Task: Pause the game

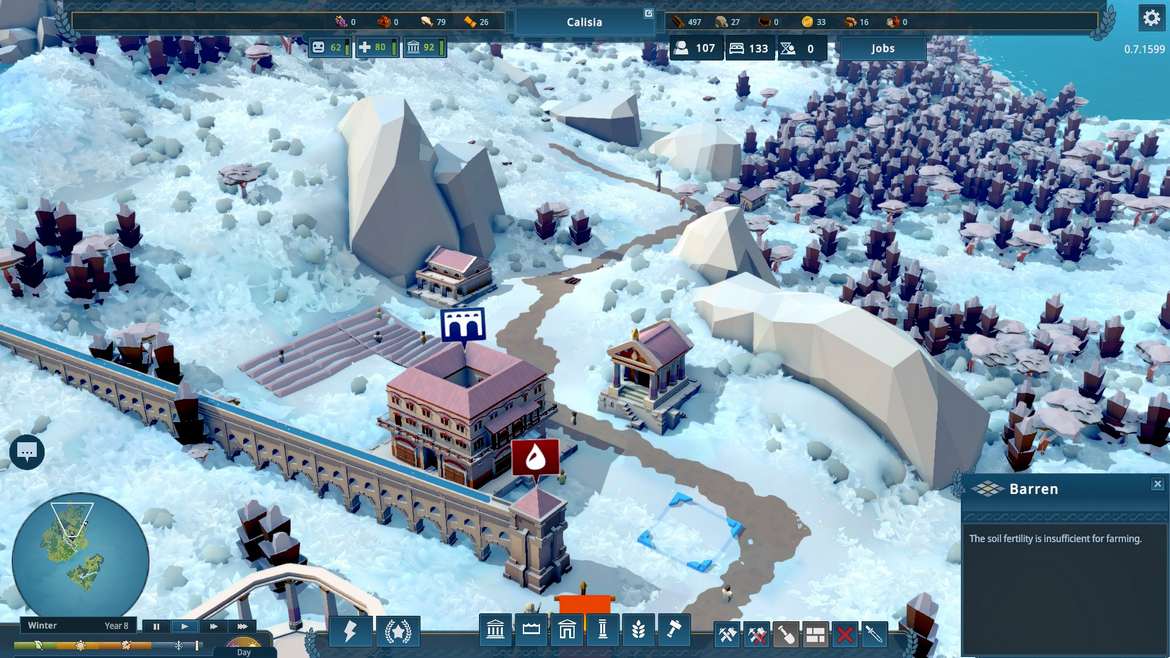Action: 157,627
